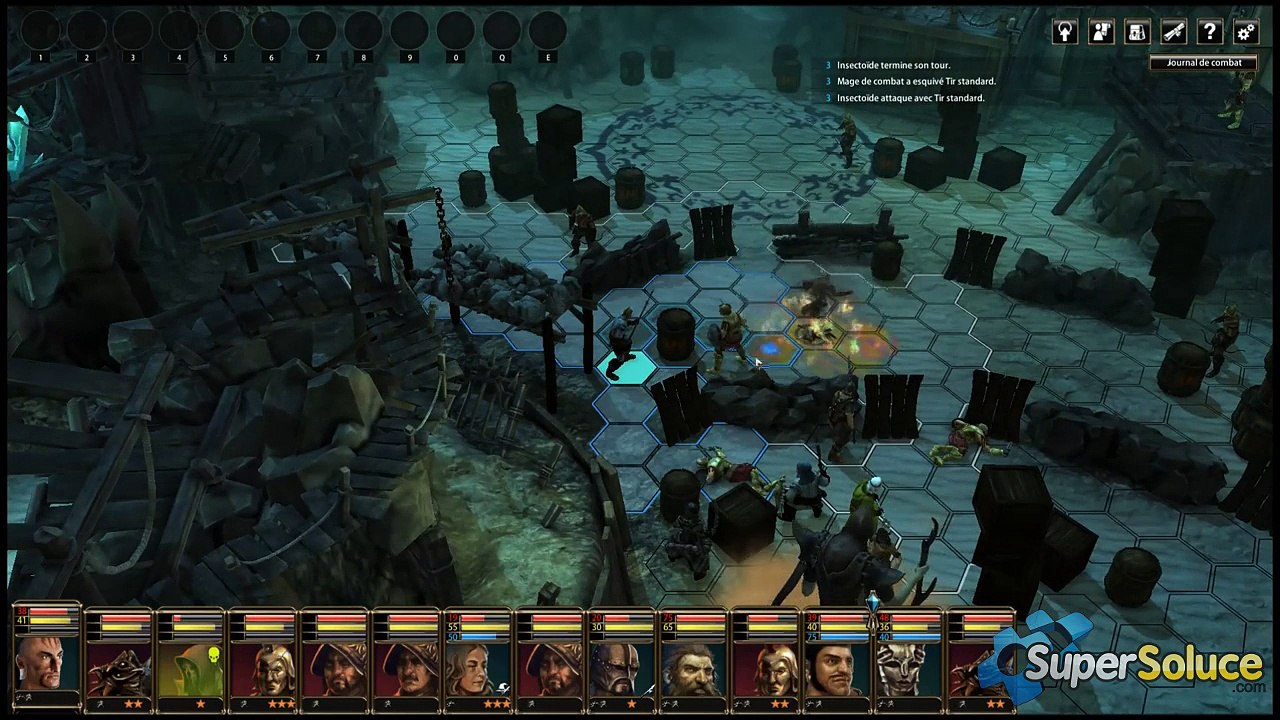Open the Journal de combat log
This screenshot has width=1280, height=720.
click(x=1203, y=62)
